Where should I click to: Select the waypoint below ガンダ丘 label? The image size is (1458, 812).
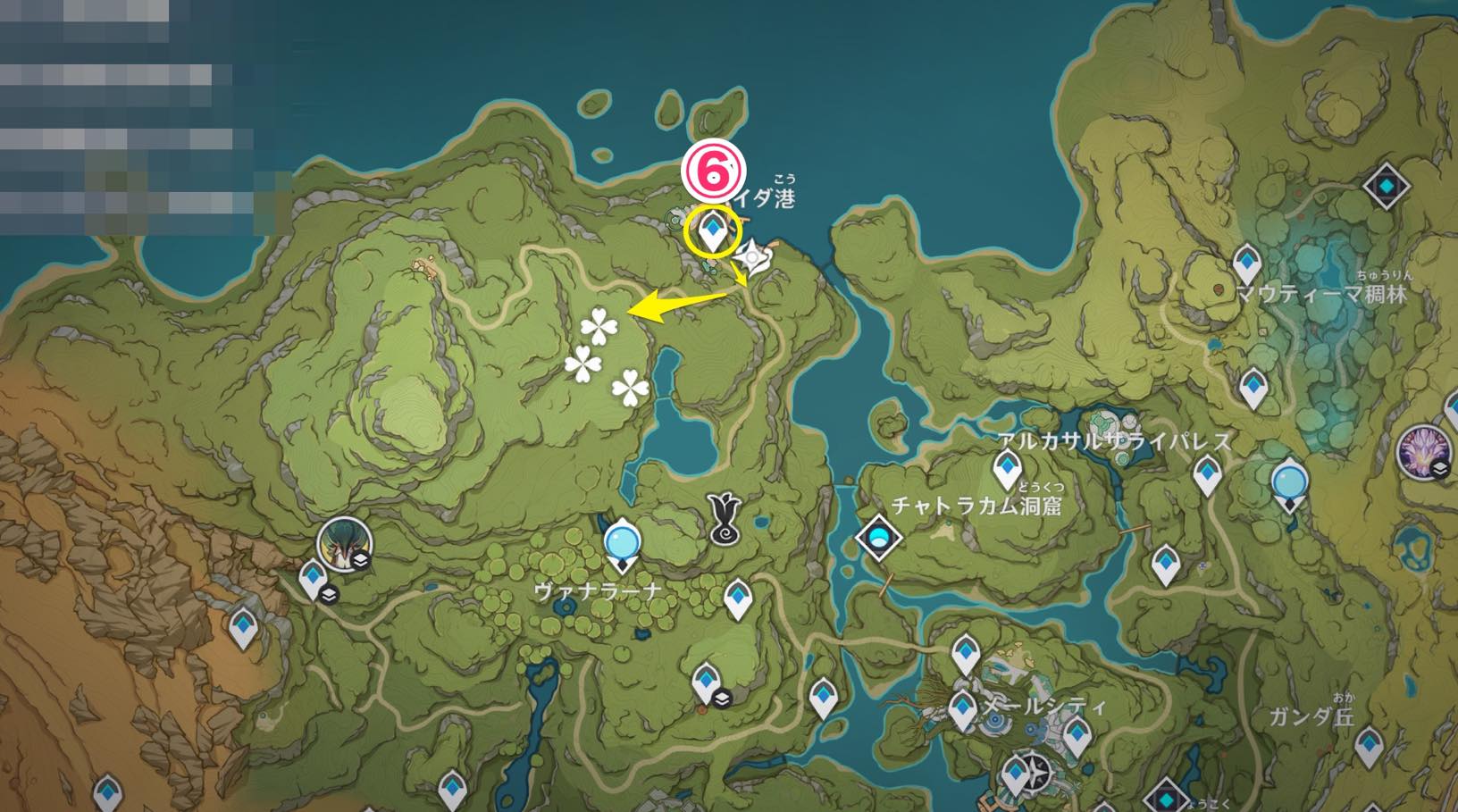click(1369, 747)
